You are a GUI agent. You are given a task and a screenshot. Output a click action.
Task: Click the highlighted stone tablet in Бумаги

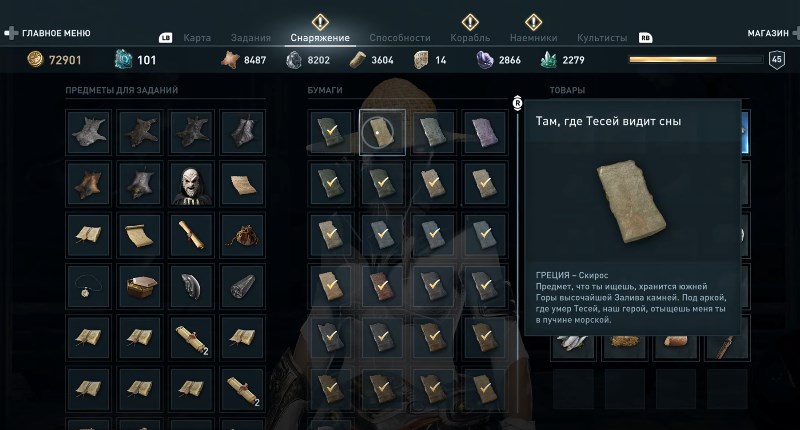pos(381,131)
